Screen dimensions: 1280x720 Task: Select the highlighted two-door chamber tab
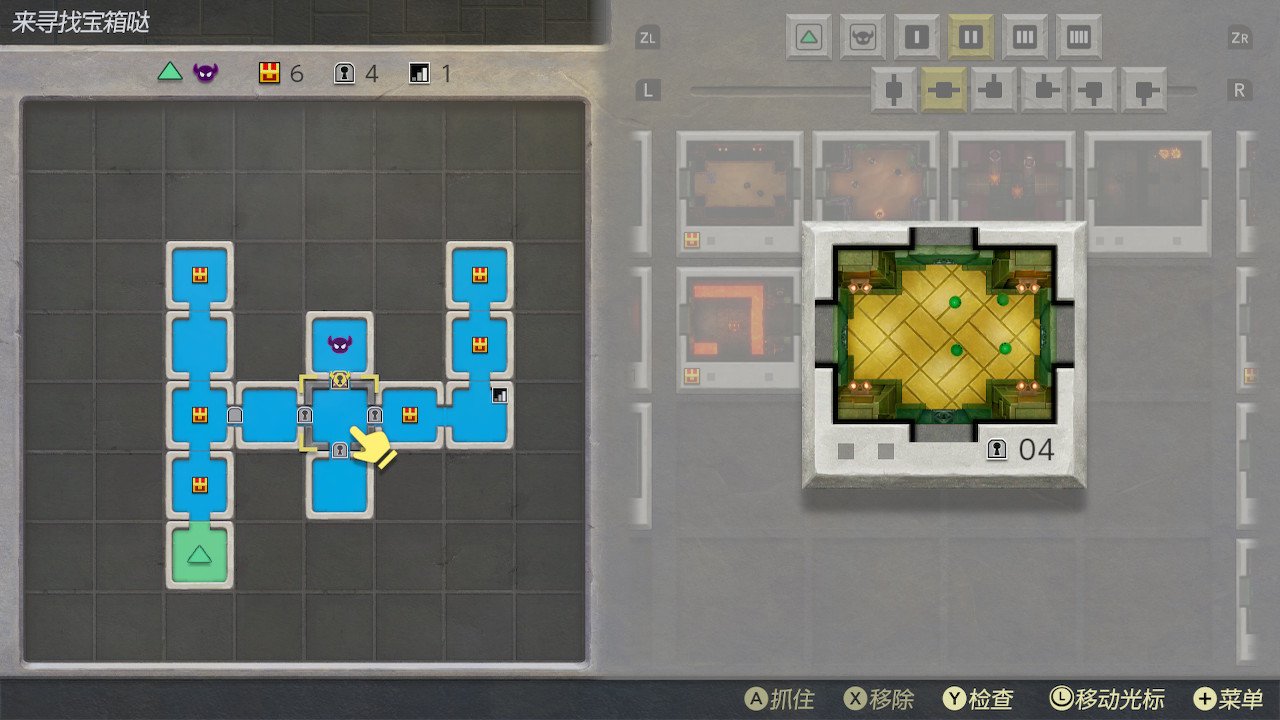(970, 38)
